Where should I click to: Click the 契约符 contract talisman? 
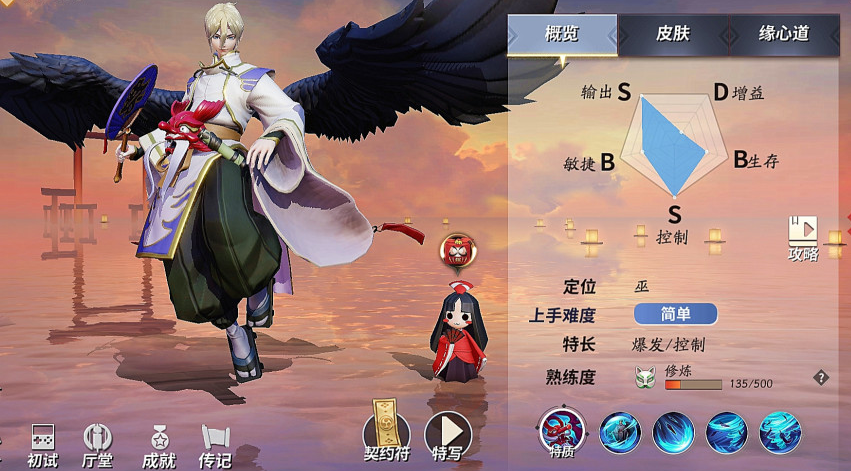pyautogui.click(x=386, y=432)
